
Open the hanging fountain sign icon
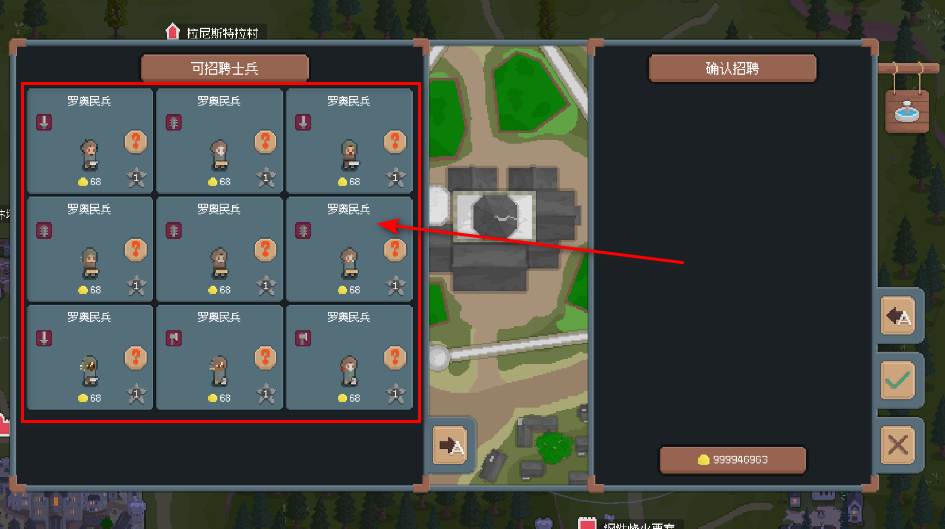click(906, 109)
